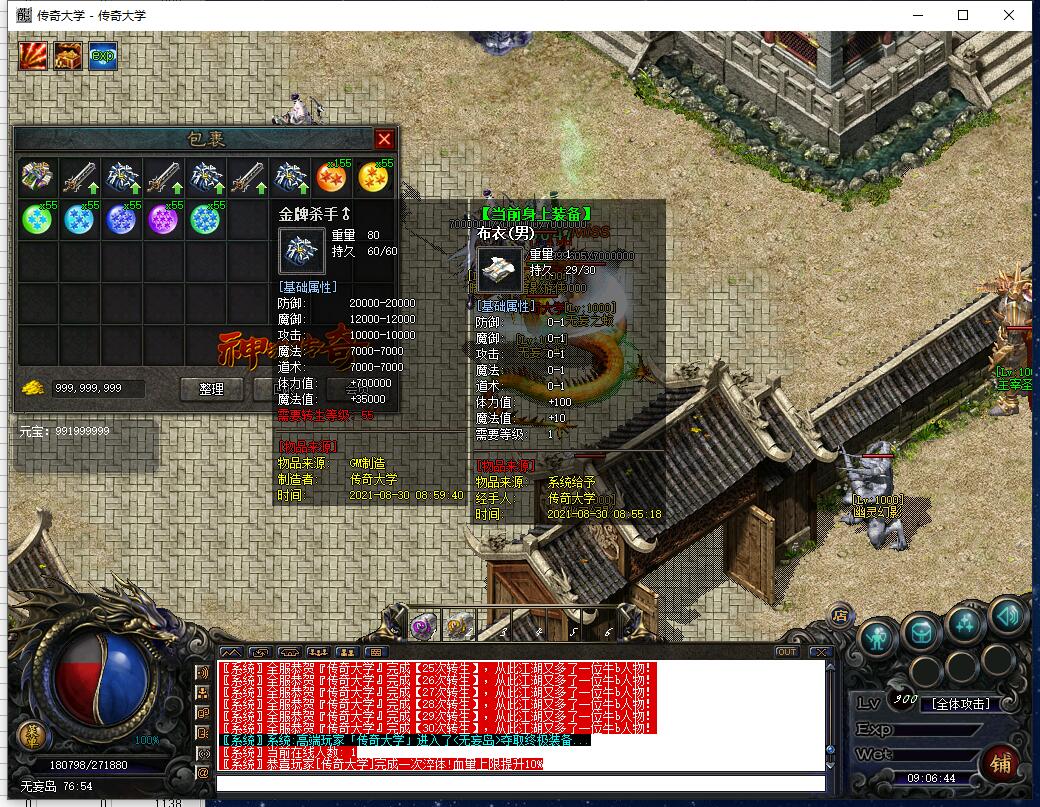Screen dimensions: 1040x807
Task: Select the yellow x55 star orb
Action: tap(374, 178)
